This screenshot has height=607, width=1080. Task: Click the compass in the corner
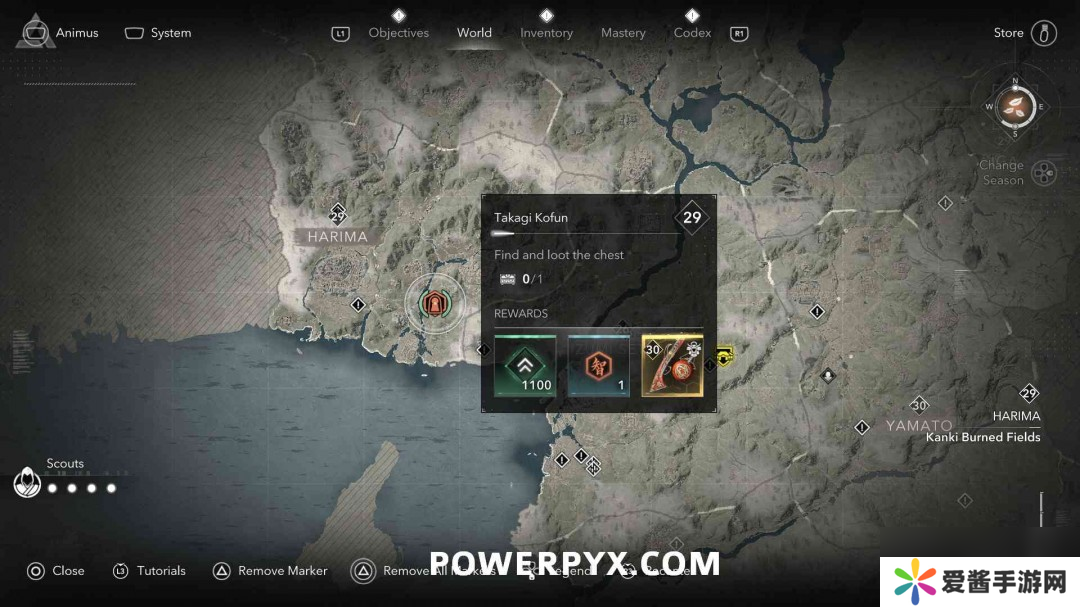[1015, 106]
